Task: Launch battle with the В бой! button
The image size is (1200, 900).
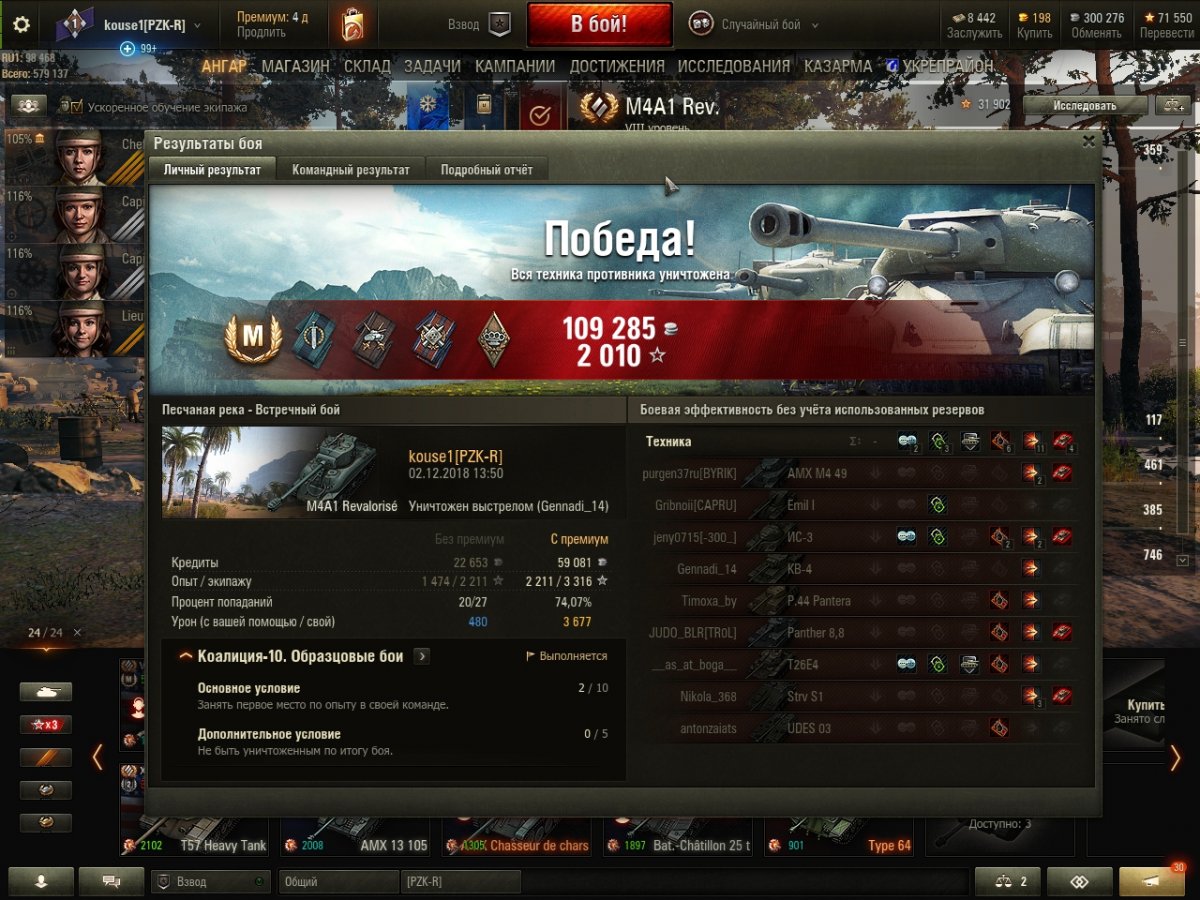Action: 599,25
